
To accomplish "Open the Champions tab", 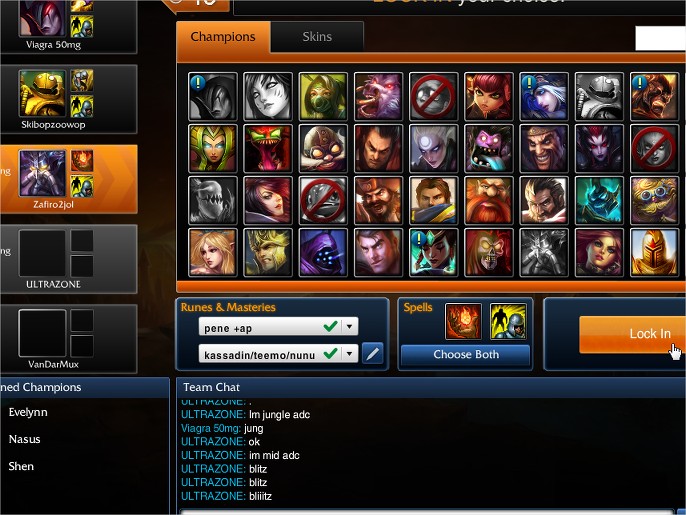I will point(223,38).
